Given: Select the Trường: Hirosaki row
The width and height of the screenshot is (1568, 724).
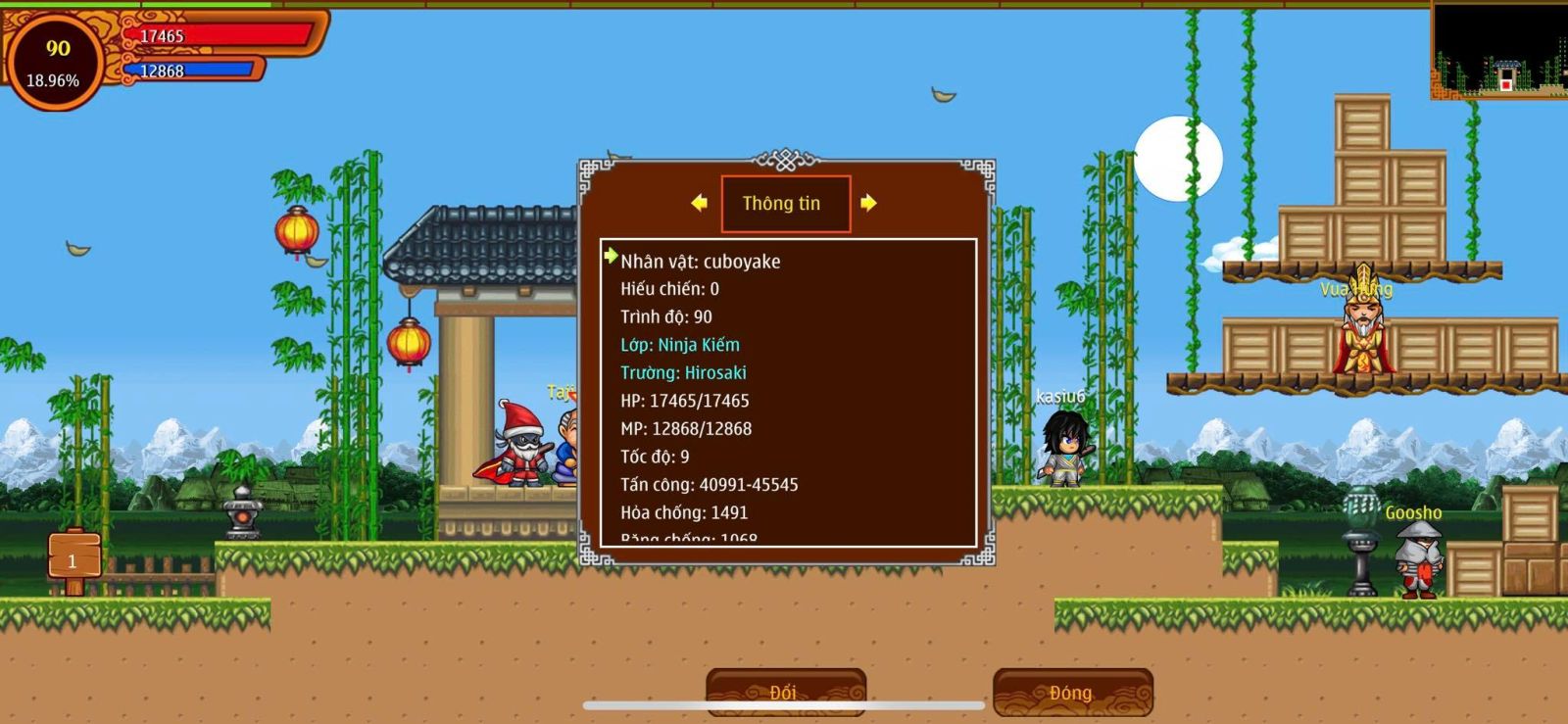Looking at the screenshot, I should [683, 373].
